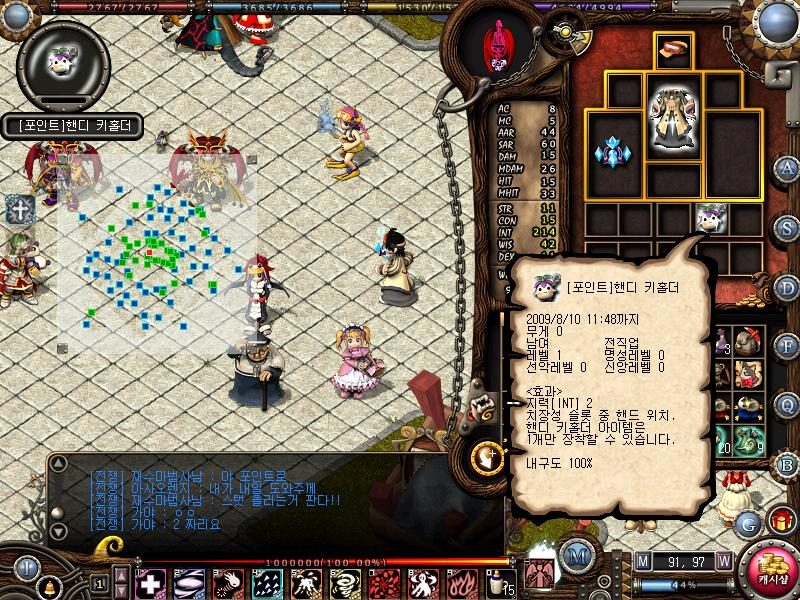Select the Handy Key Holder accessory slot
800x600 pixels.
pos(709,216)
